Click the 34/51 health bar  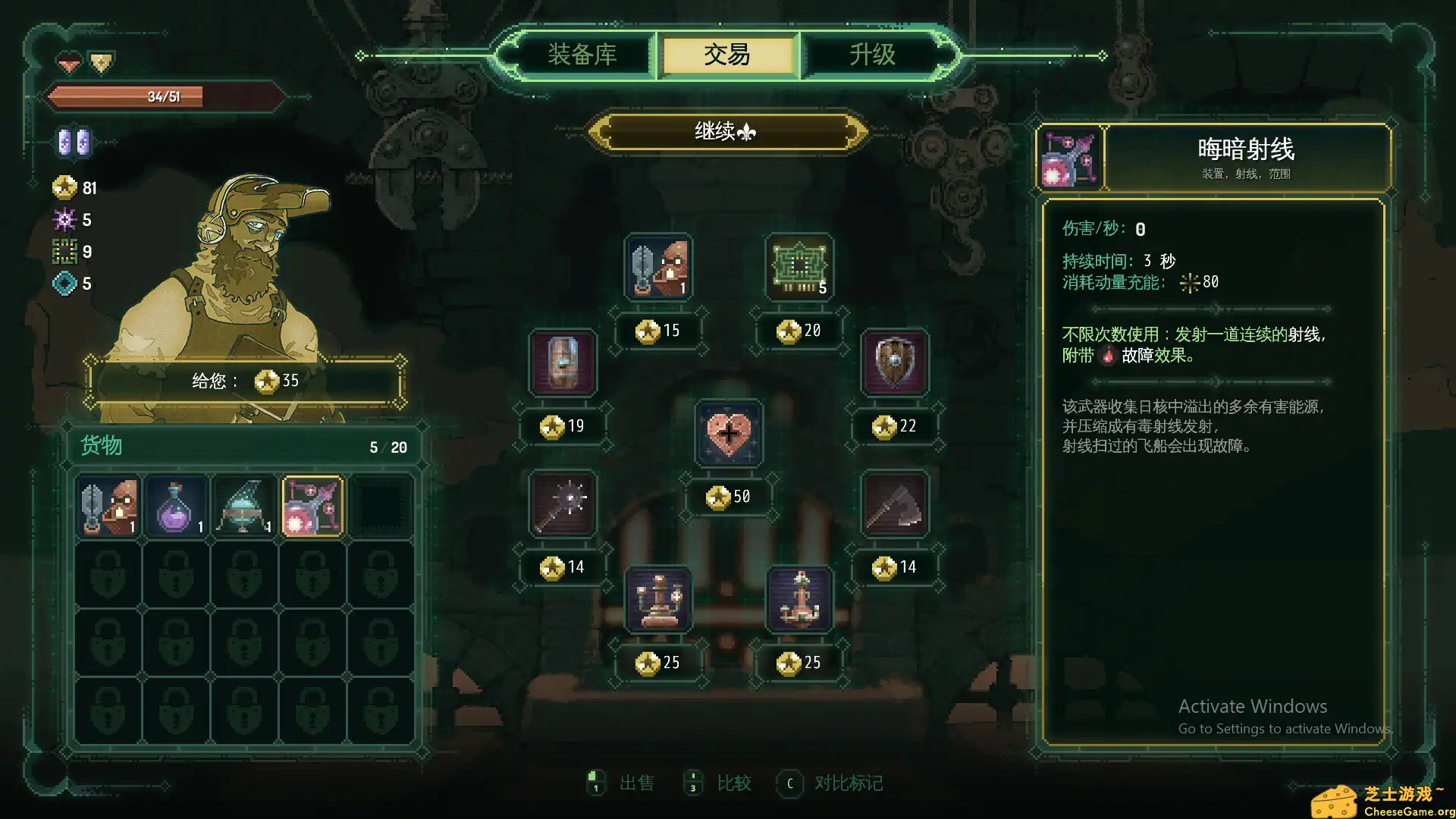click(163, 97)
